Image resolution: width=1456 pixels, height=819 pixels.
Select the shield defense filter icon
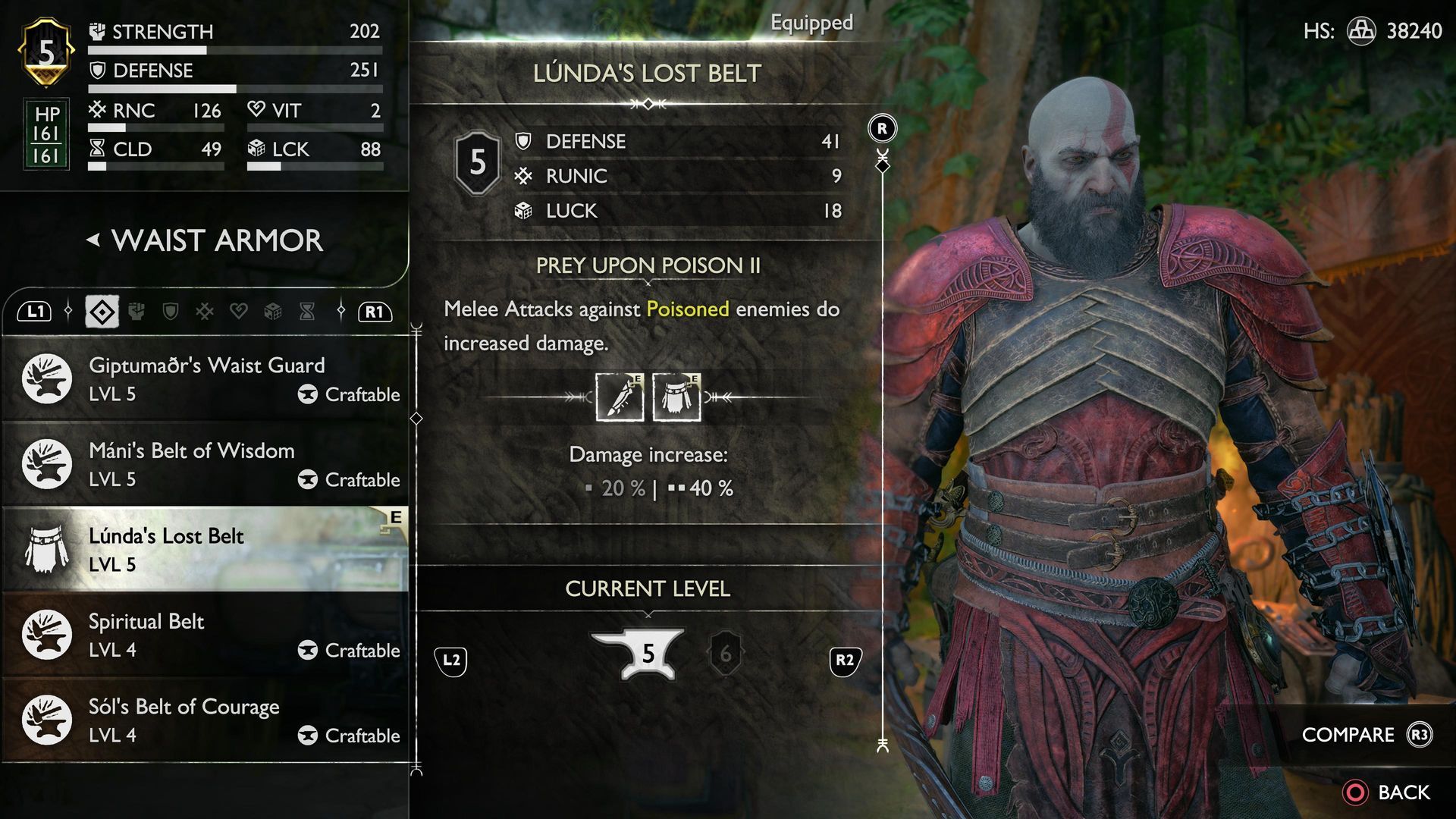(x=171, y=311)
